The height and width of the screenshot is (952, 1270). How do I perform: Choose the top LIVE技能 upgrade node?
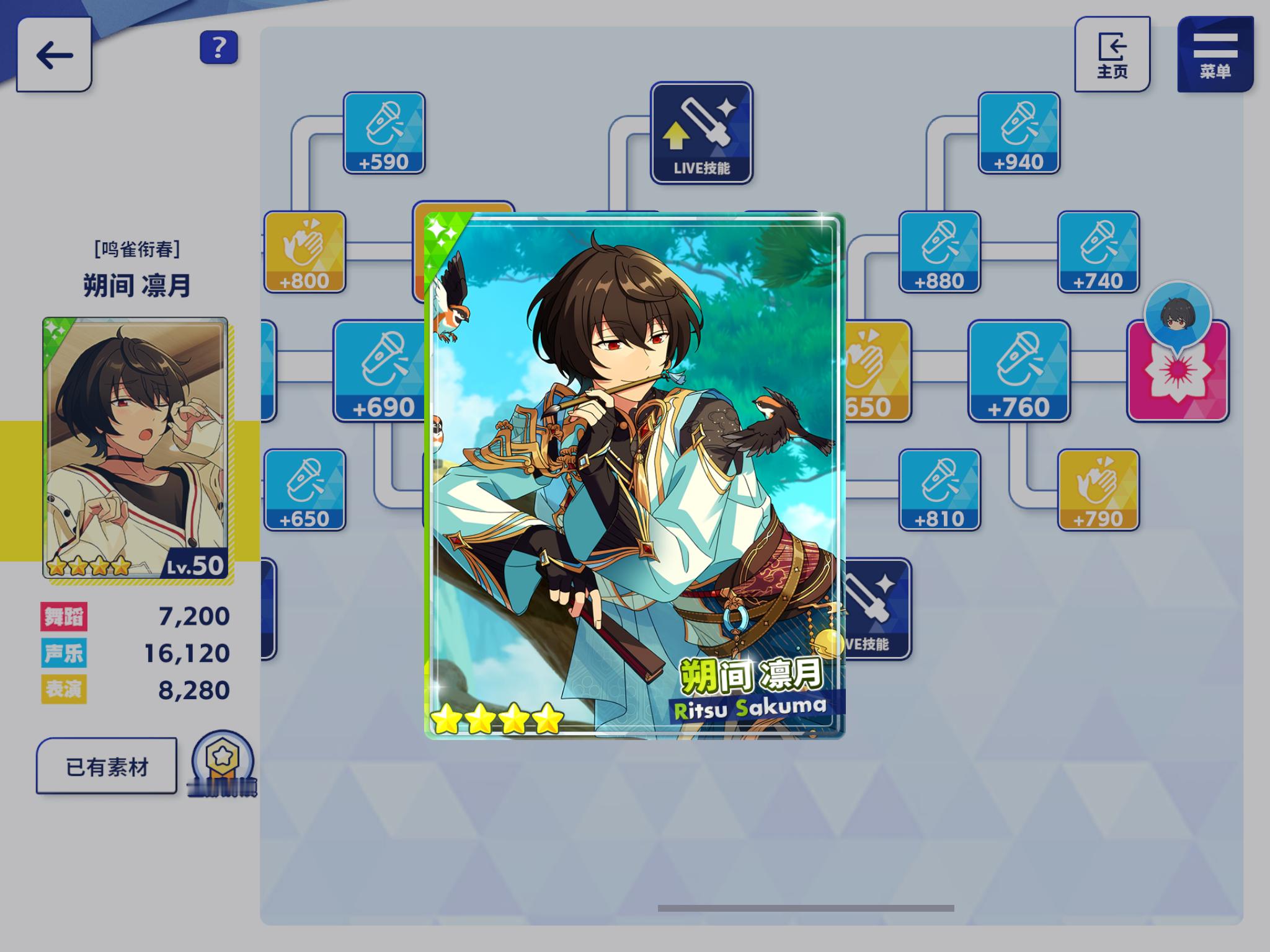(701, 133)
